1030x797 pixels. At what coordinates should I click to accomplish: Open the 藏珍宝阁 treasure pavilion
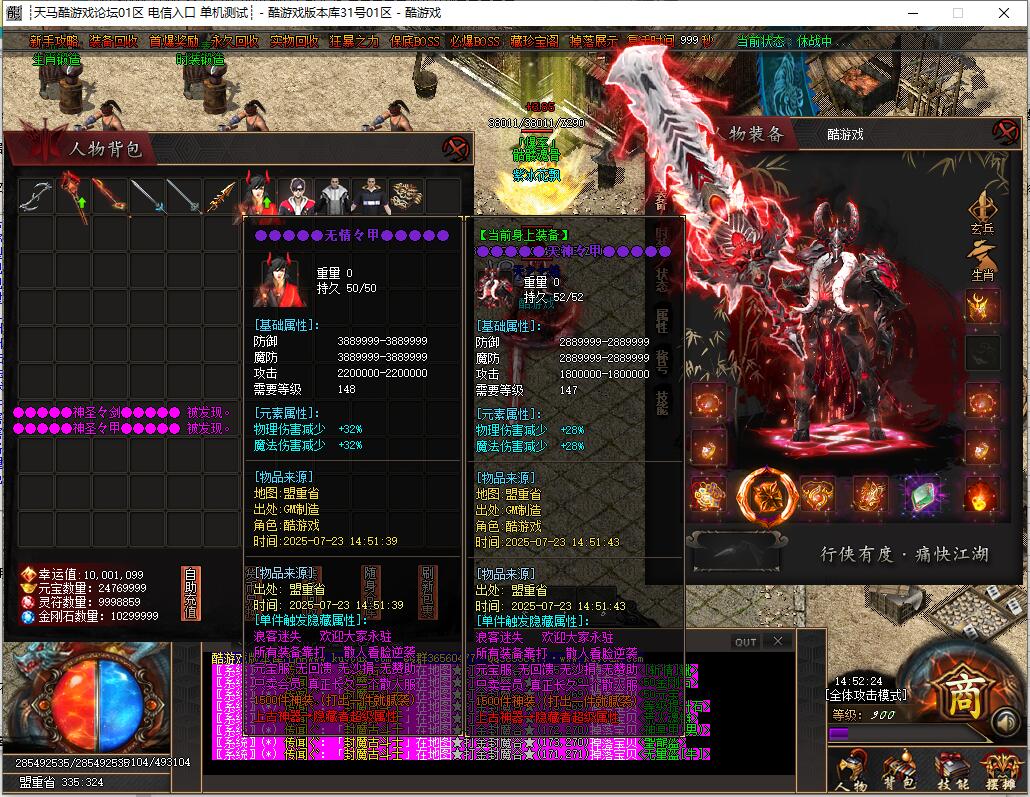[534, 41]
